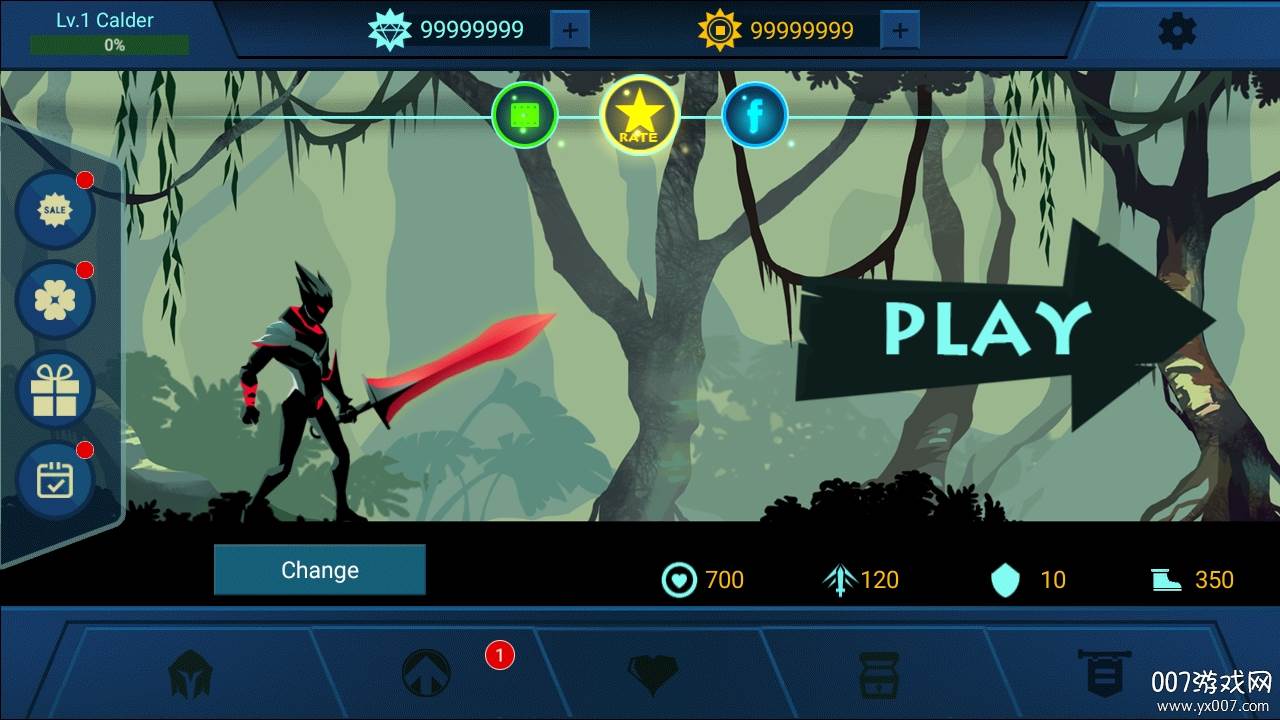
Task: Click the Change character button
Action: click(320, 570)
